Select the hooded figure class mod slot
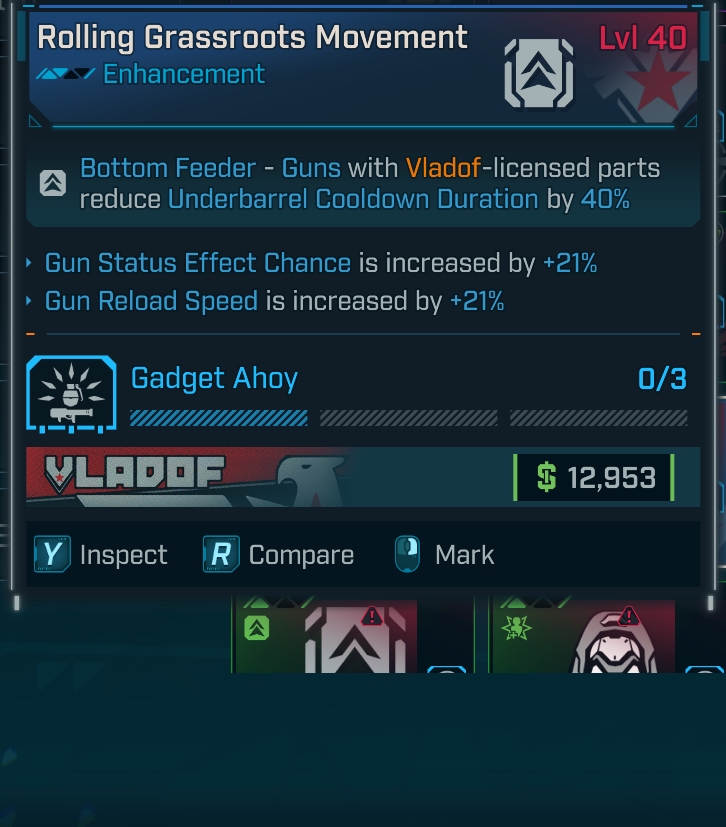 pos(584,636)
